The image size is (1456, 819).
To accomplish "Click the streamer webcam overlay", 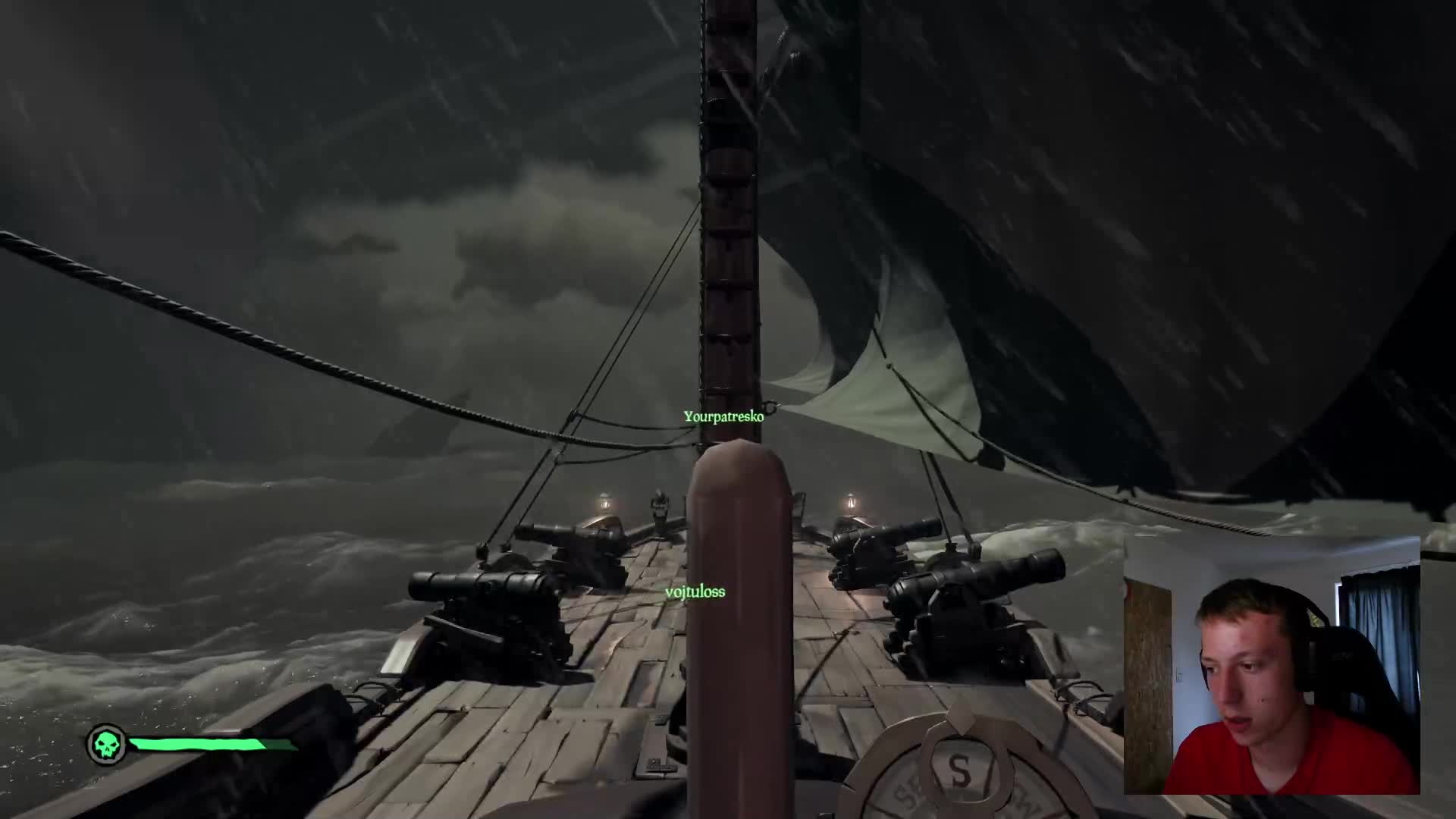I will point(1271,665).
